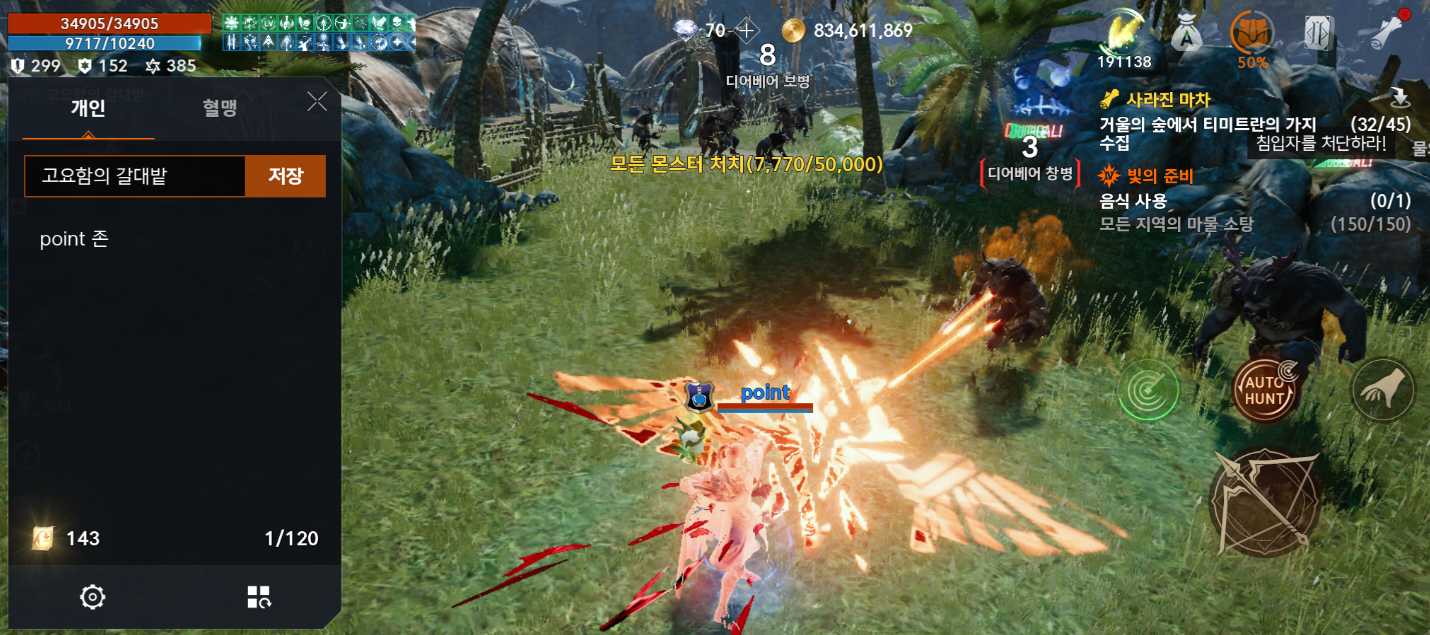Click the orange armor 50% icon
Image resolution: width=1430 pixels, height=635 pixels.
click(1252, 35)
